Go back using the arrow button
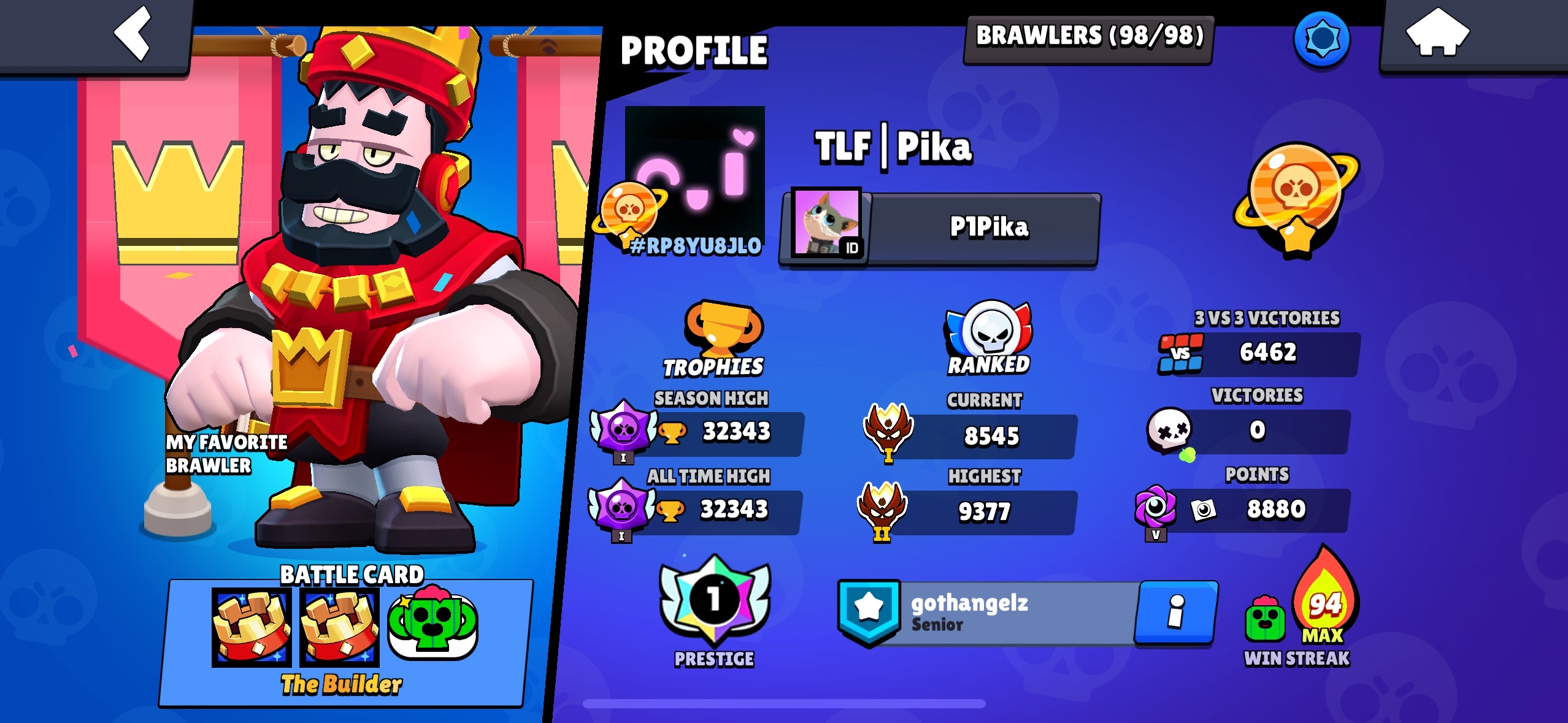This screenshot has height=723, width=1568. pos(133,34)
